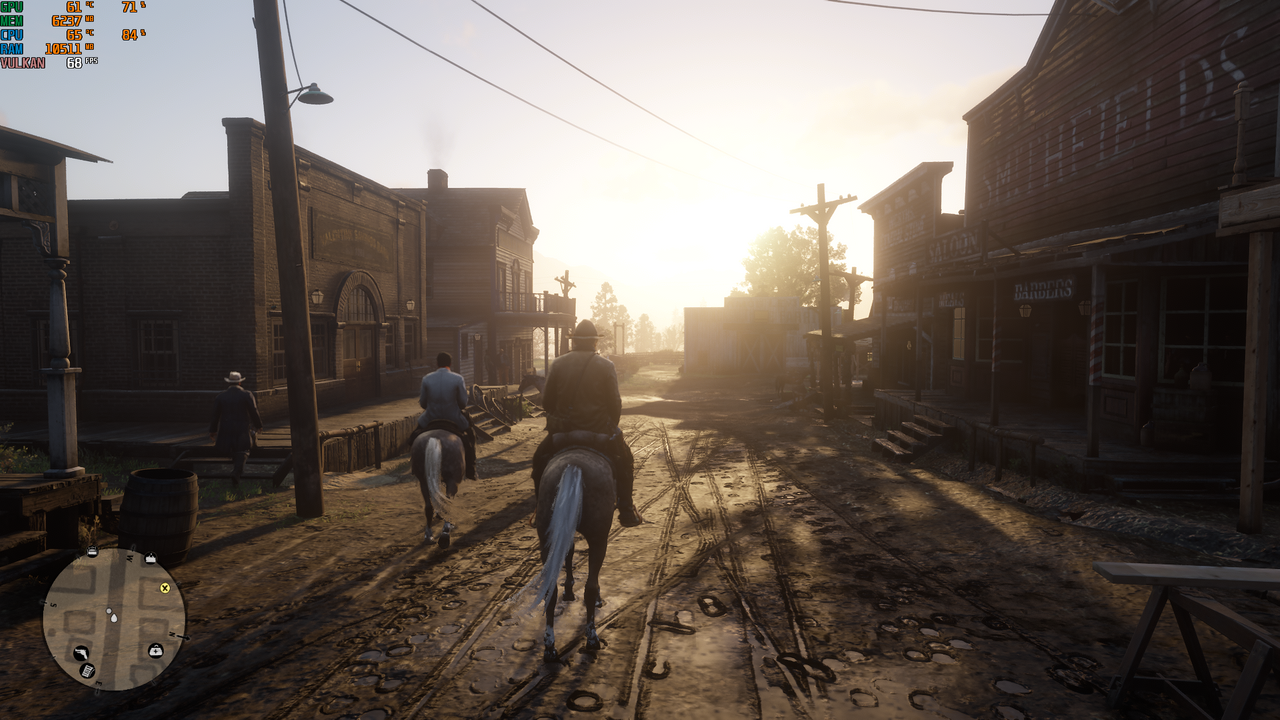Choose the doctor's medical bag marker
This screenshot has width=1280, height=720.
(x=156, y=651)
